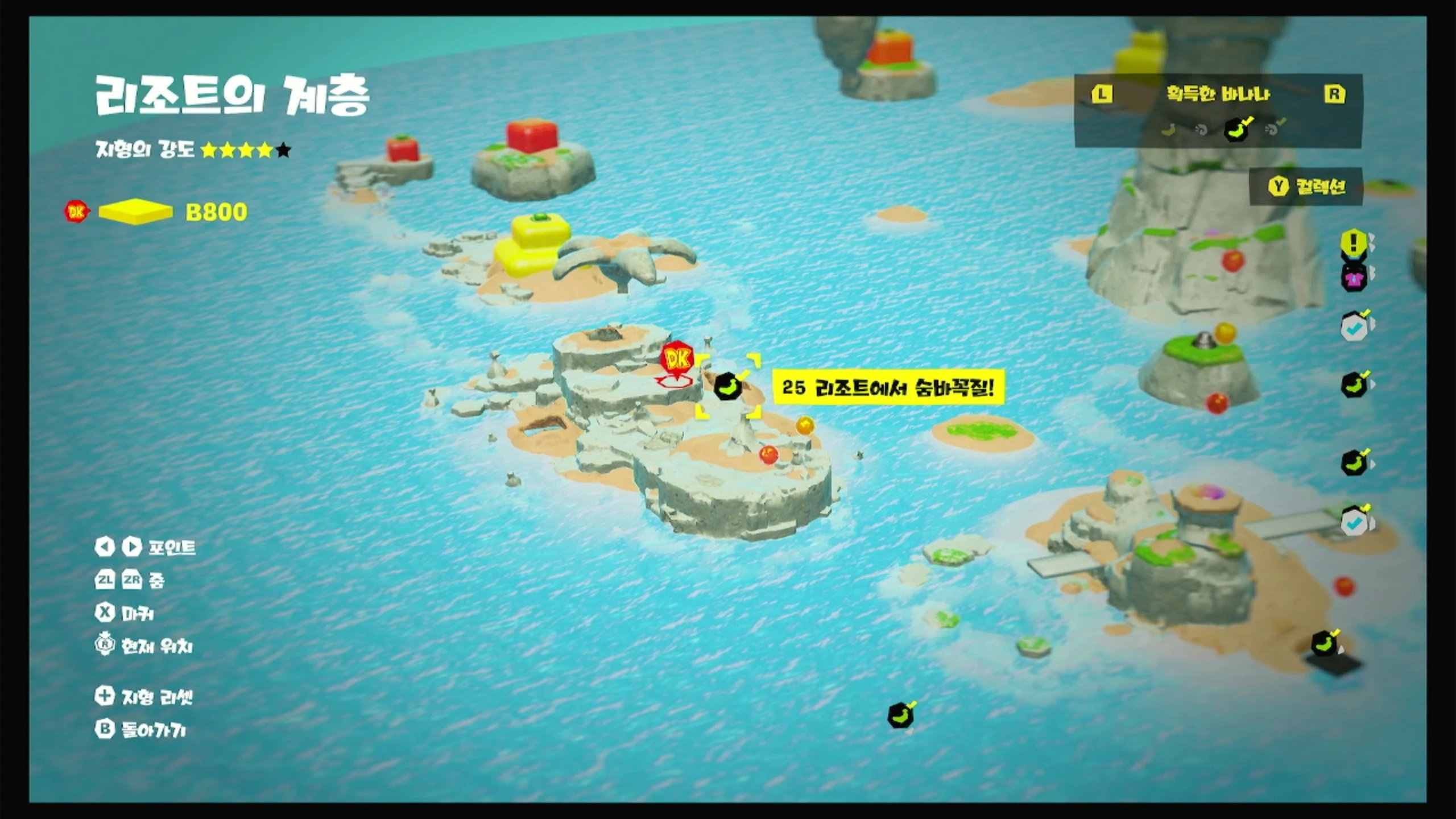Pick the lone banana marker in open water

click(x=901, y=715)
